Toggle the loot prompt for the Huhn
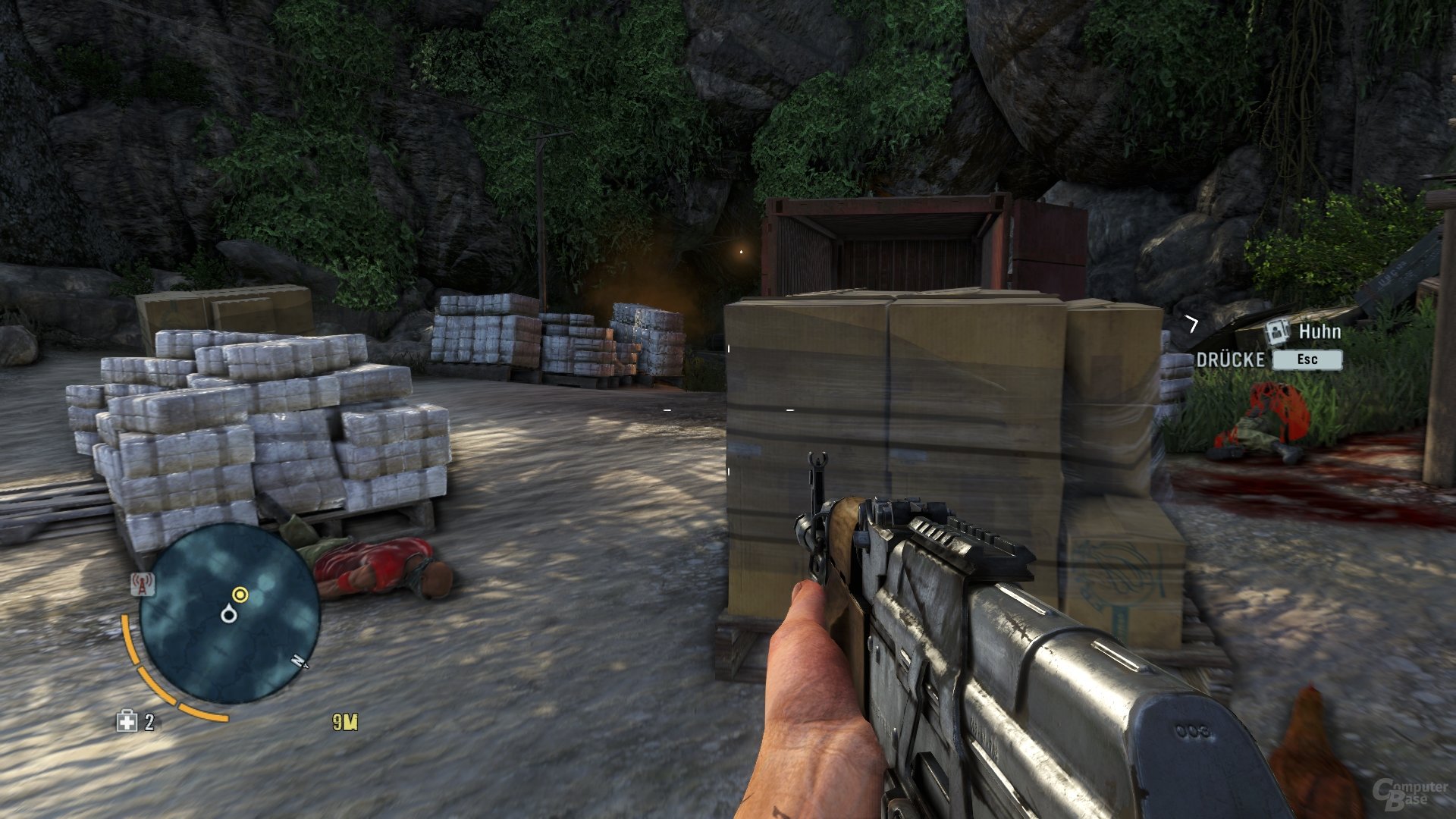 tap(1307, 359)
